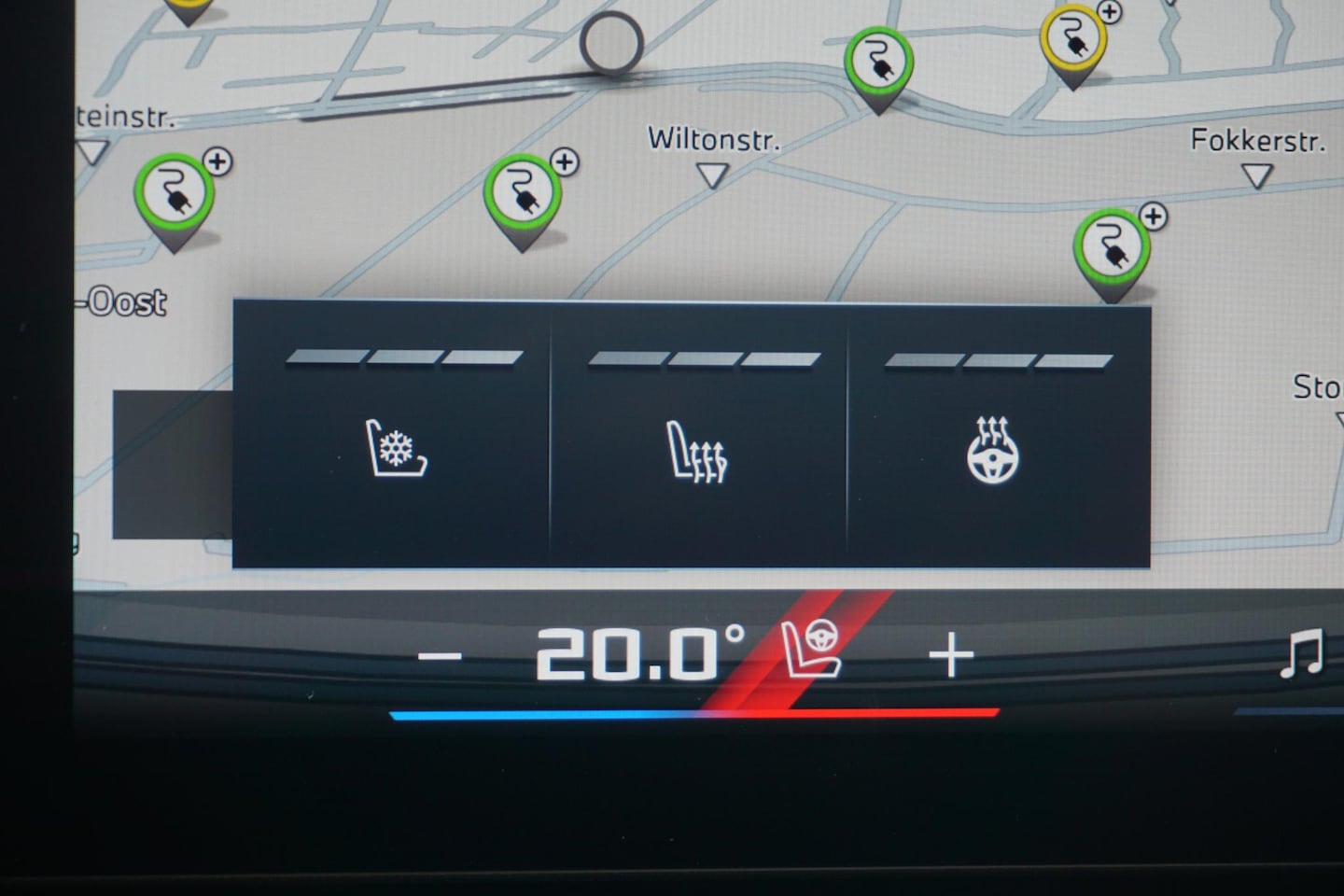The height and width of the screenshot is (896, 1344).
Task: Lower the temperature with the minus button
Action: [x=440, y=656]
